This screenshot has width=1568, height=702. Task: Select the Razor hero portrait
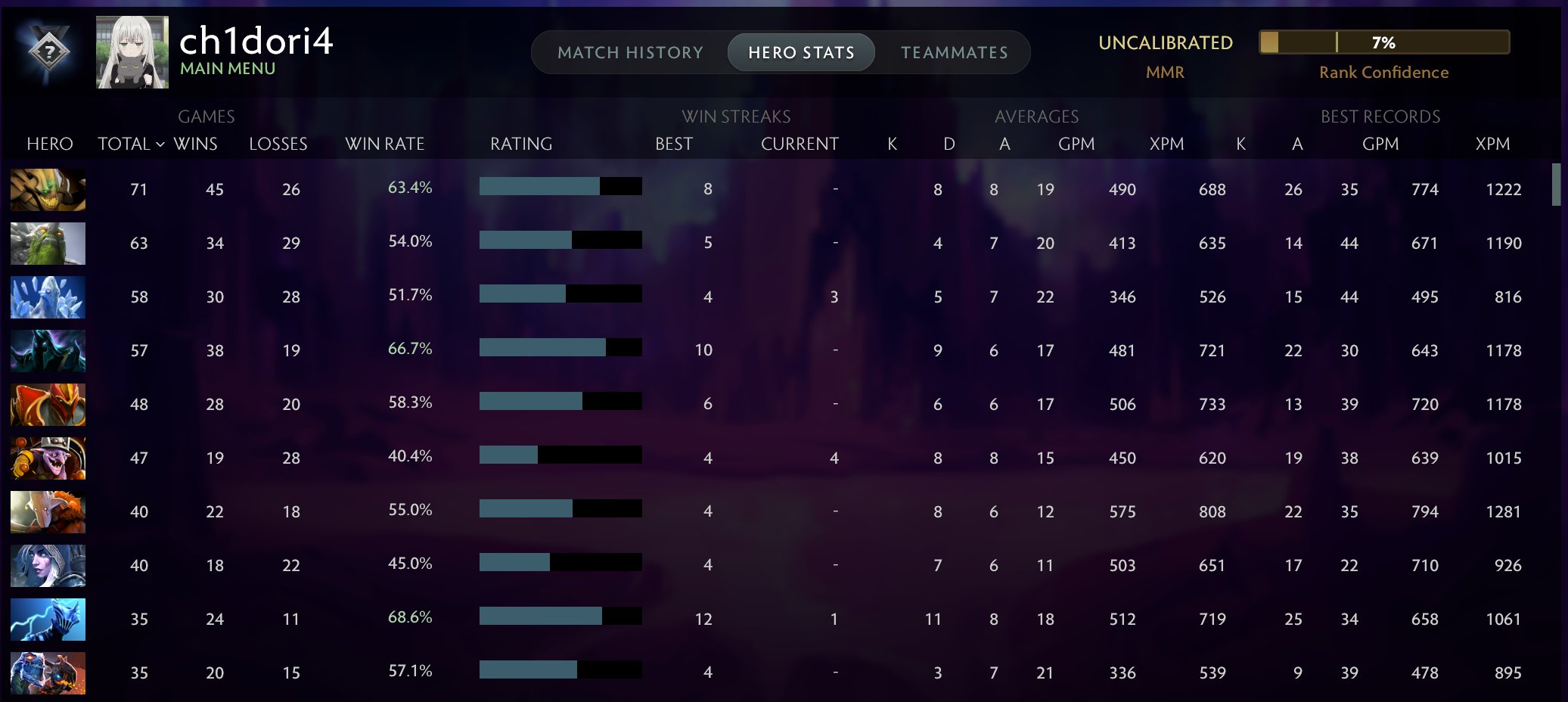tap(48, 619)
